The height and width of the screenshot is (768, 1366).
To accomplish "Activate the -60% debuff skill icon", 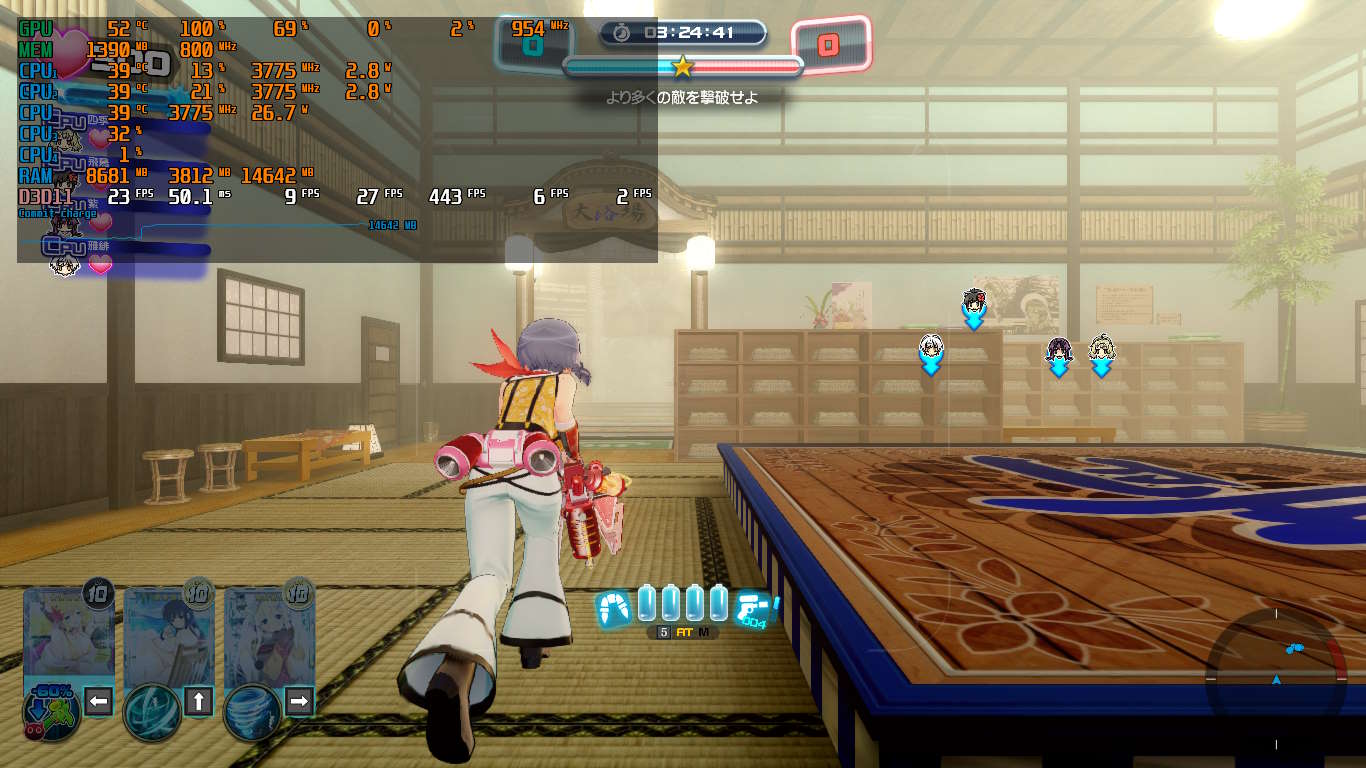I will pos(52,712).
